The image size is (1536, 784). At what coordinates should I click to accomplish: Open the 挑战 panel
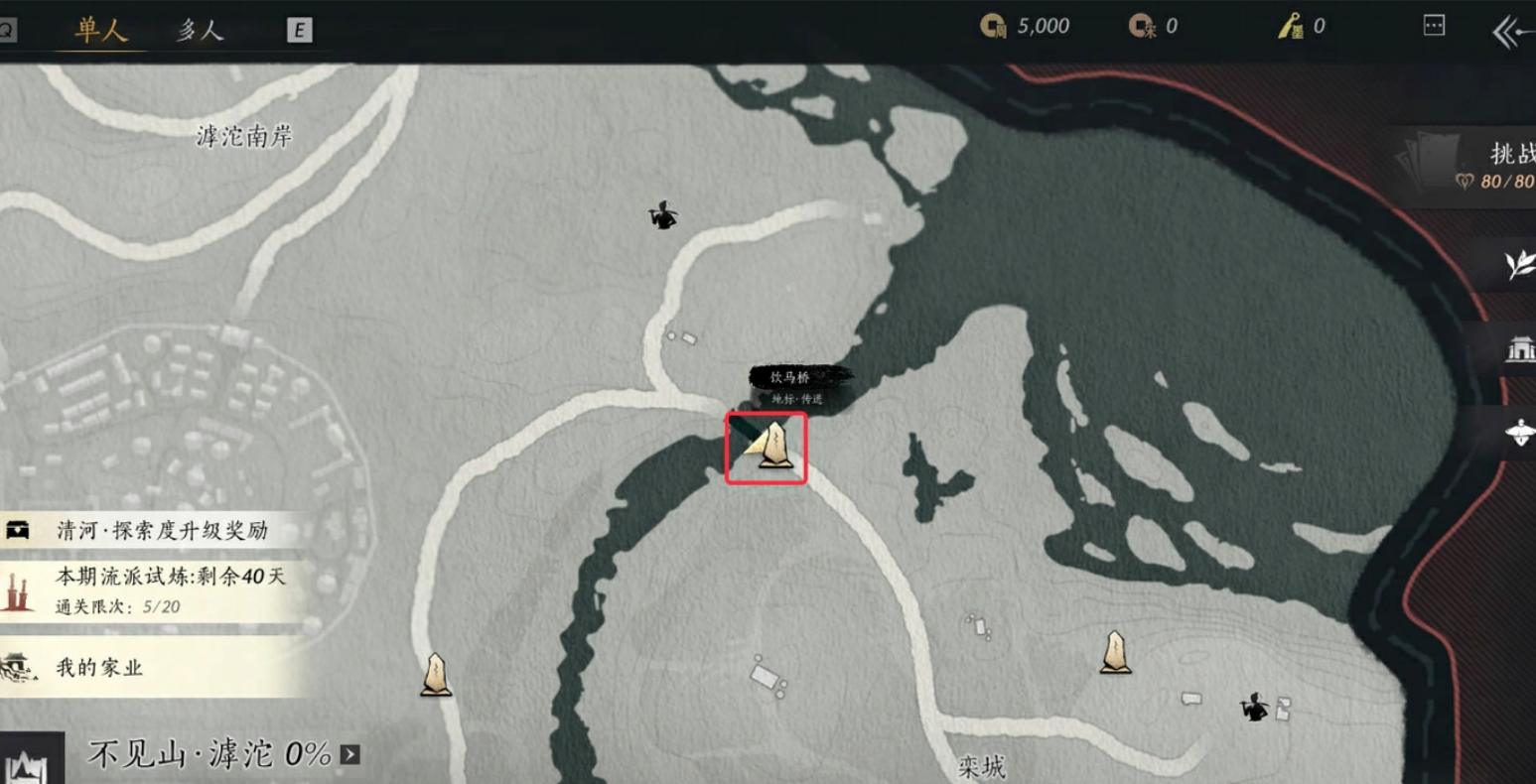pos(1489,166)
